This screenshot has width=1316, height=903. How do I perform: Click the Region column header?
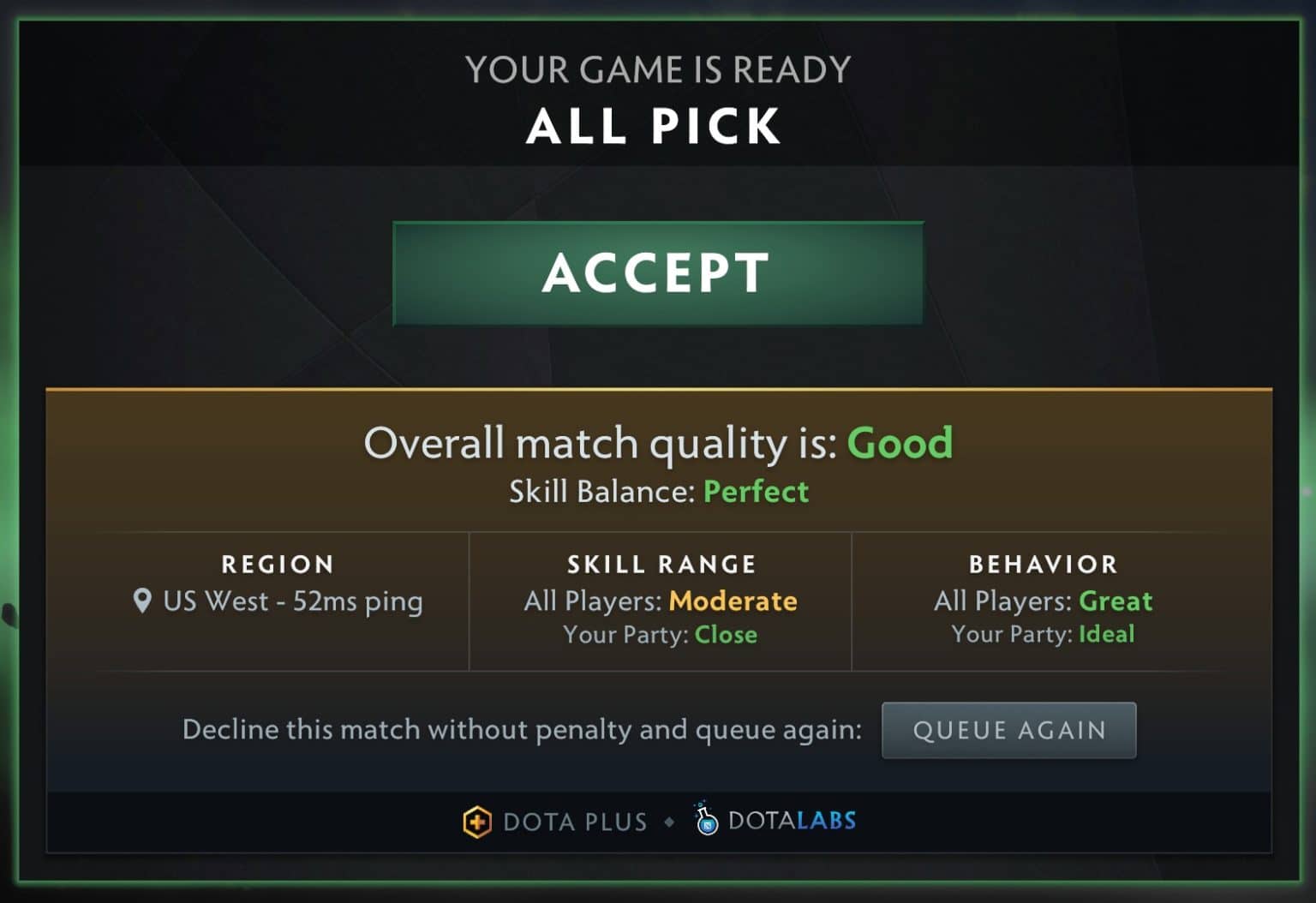pos(278,564)
